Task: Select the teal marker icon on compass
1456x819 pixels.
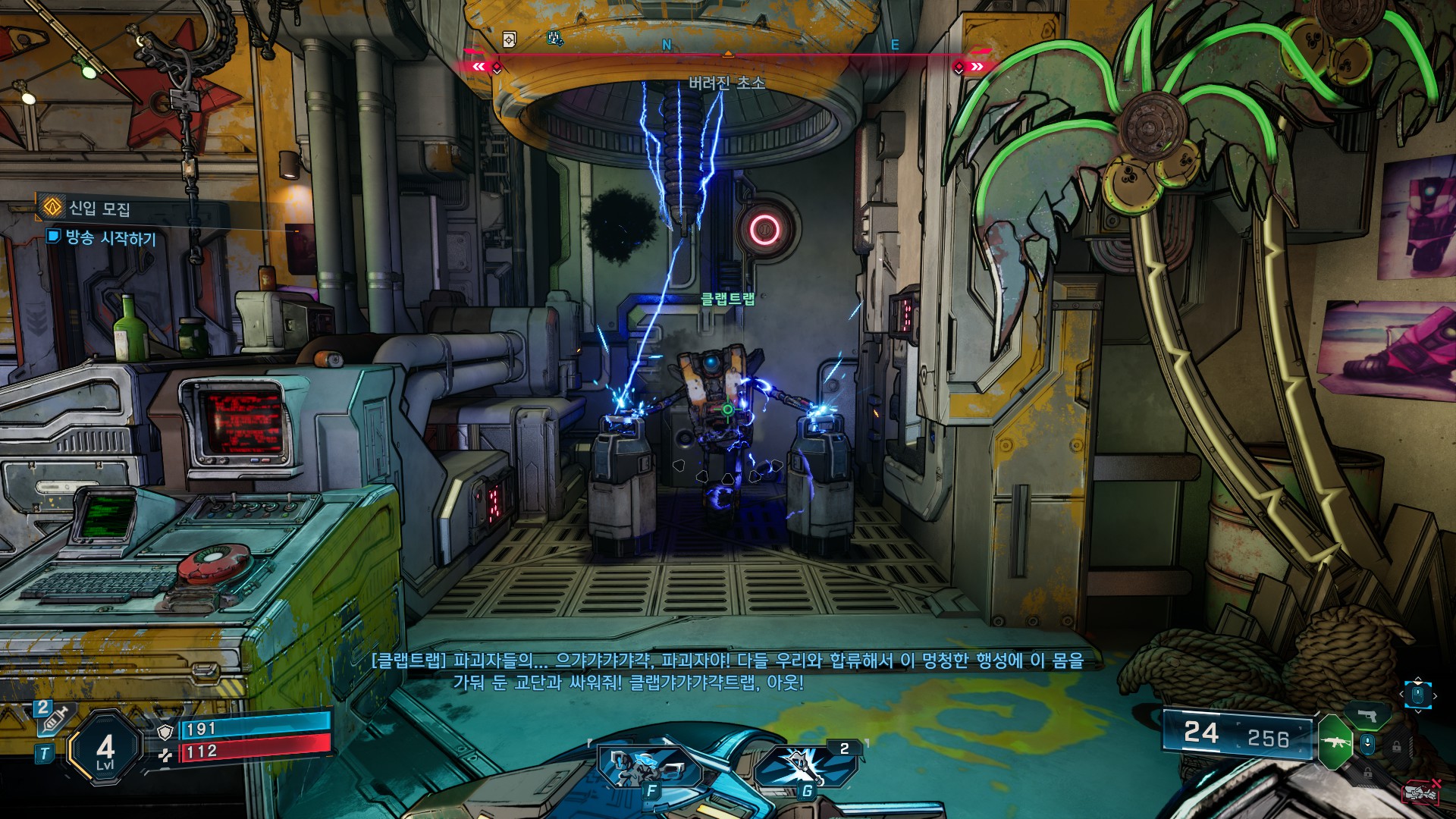Action: point(555,38)
